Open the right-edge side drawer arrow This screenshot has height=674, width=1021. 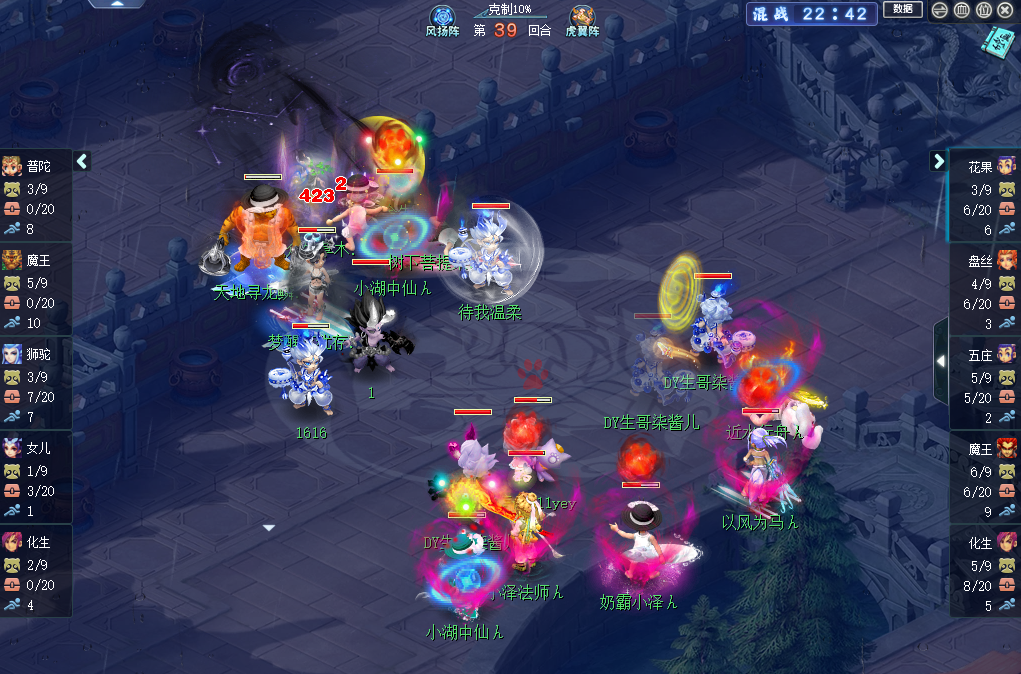(941, 360)
